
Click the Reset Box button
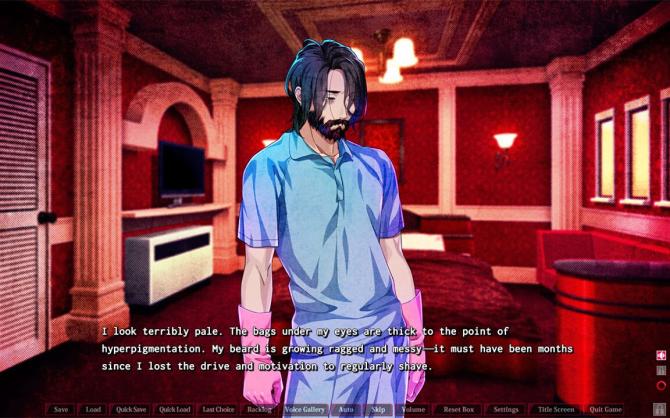coord(458,409)
